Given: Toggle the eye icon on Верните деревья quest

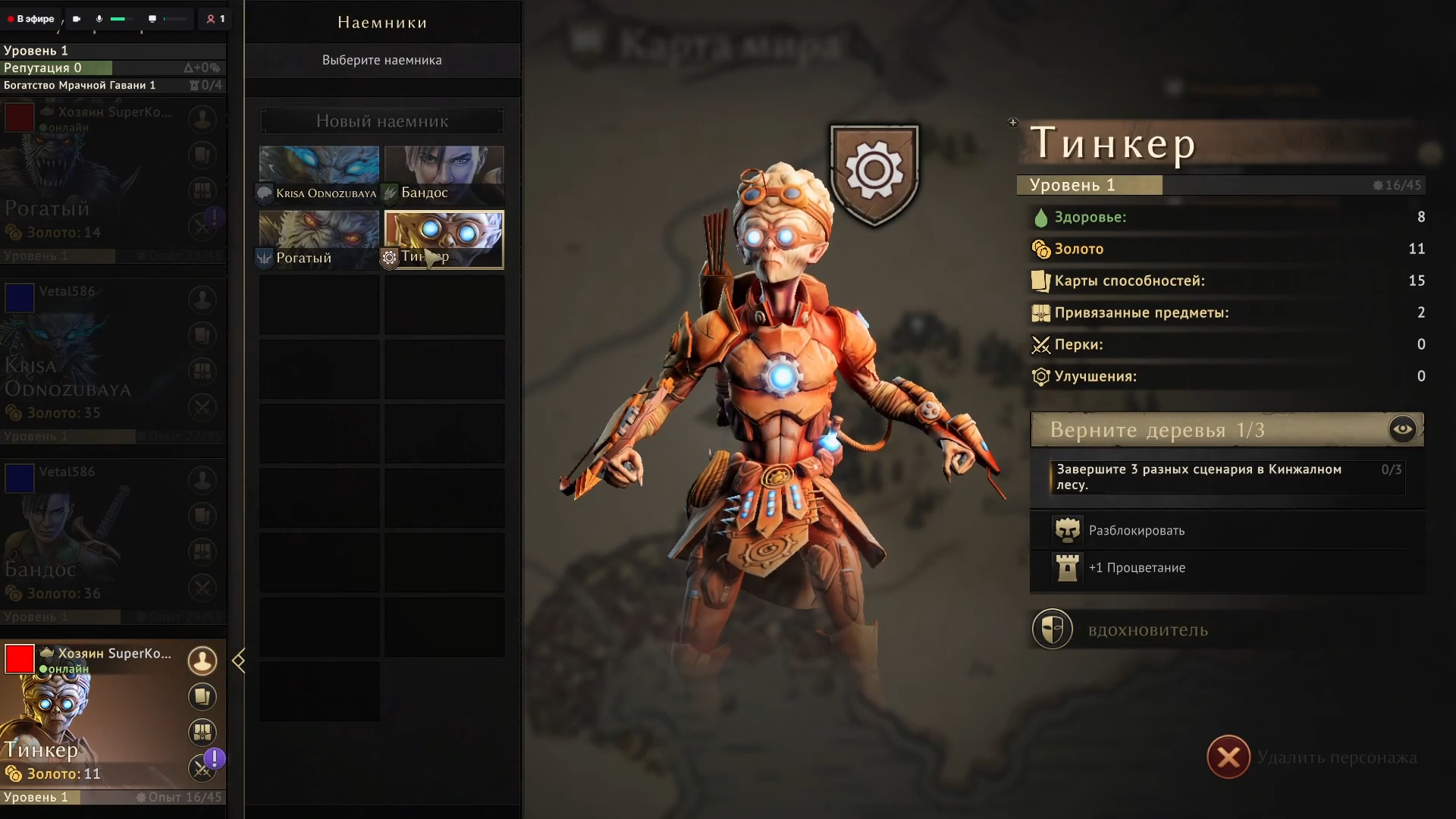Looking at the screenshot, I should click(x=1402, y=429).
